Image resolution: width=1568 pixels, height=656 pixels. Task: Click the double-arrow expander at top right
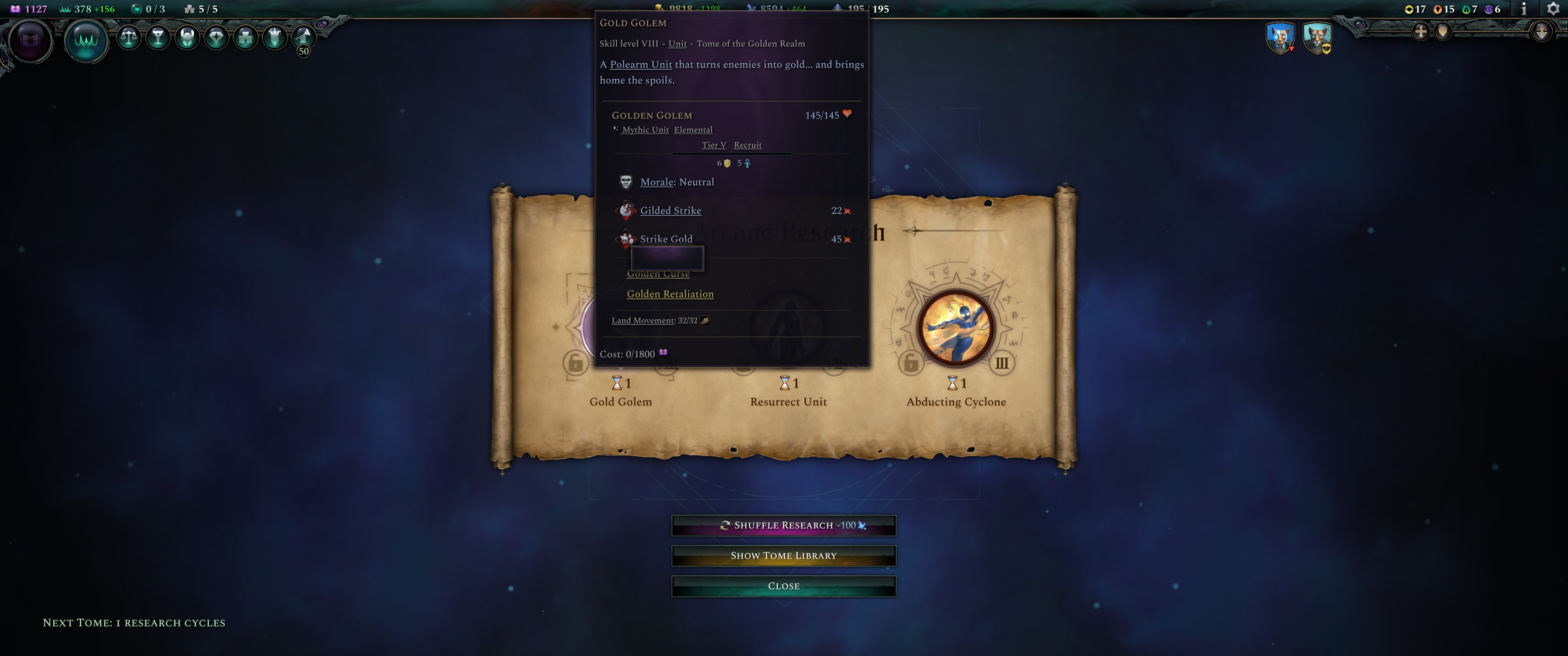pos(1542,31)
